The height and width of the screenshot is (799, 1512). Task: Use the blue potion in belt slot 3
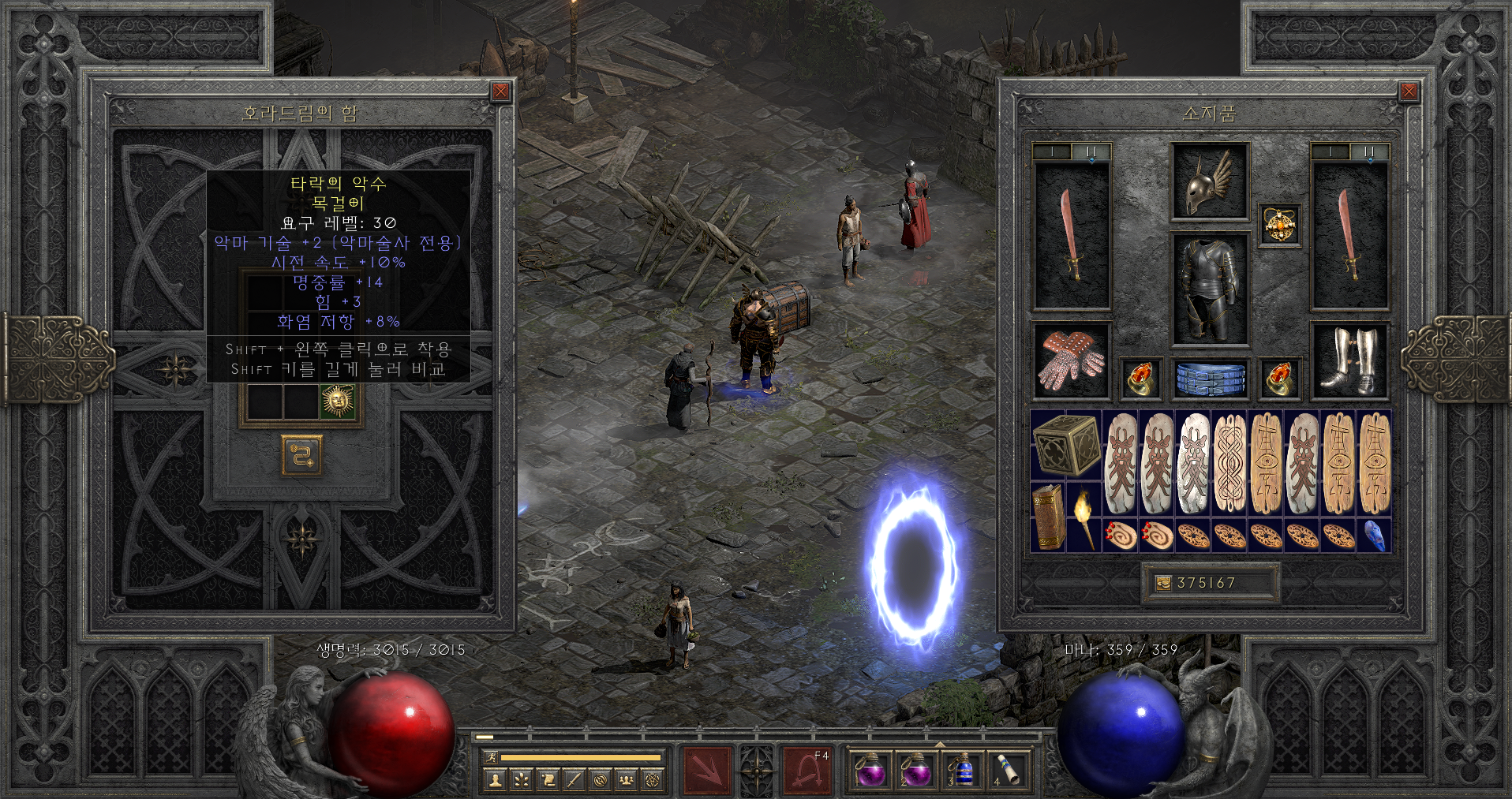961,769
